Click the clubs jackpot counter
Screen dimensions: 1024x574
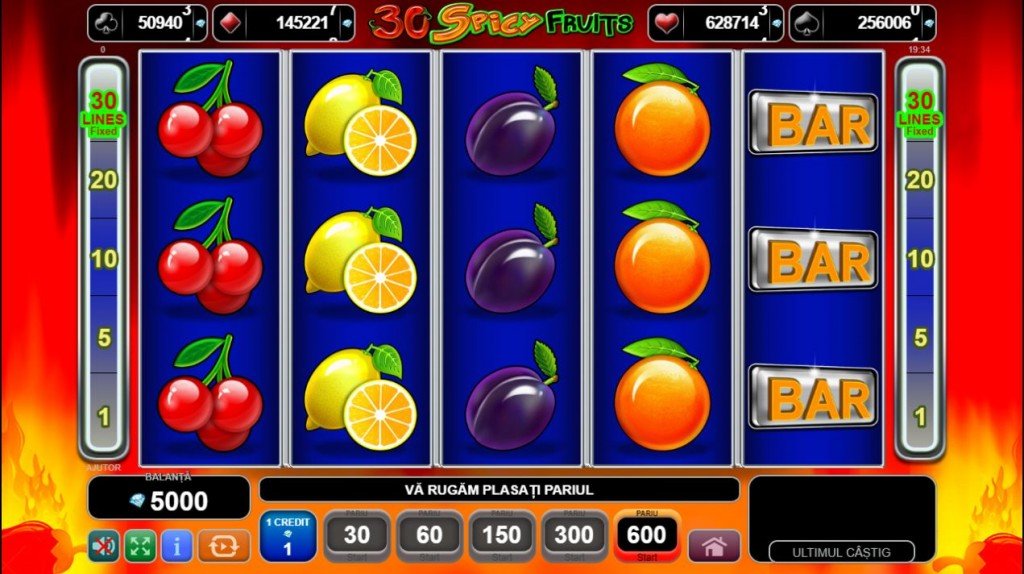[147, 23]
